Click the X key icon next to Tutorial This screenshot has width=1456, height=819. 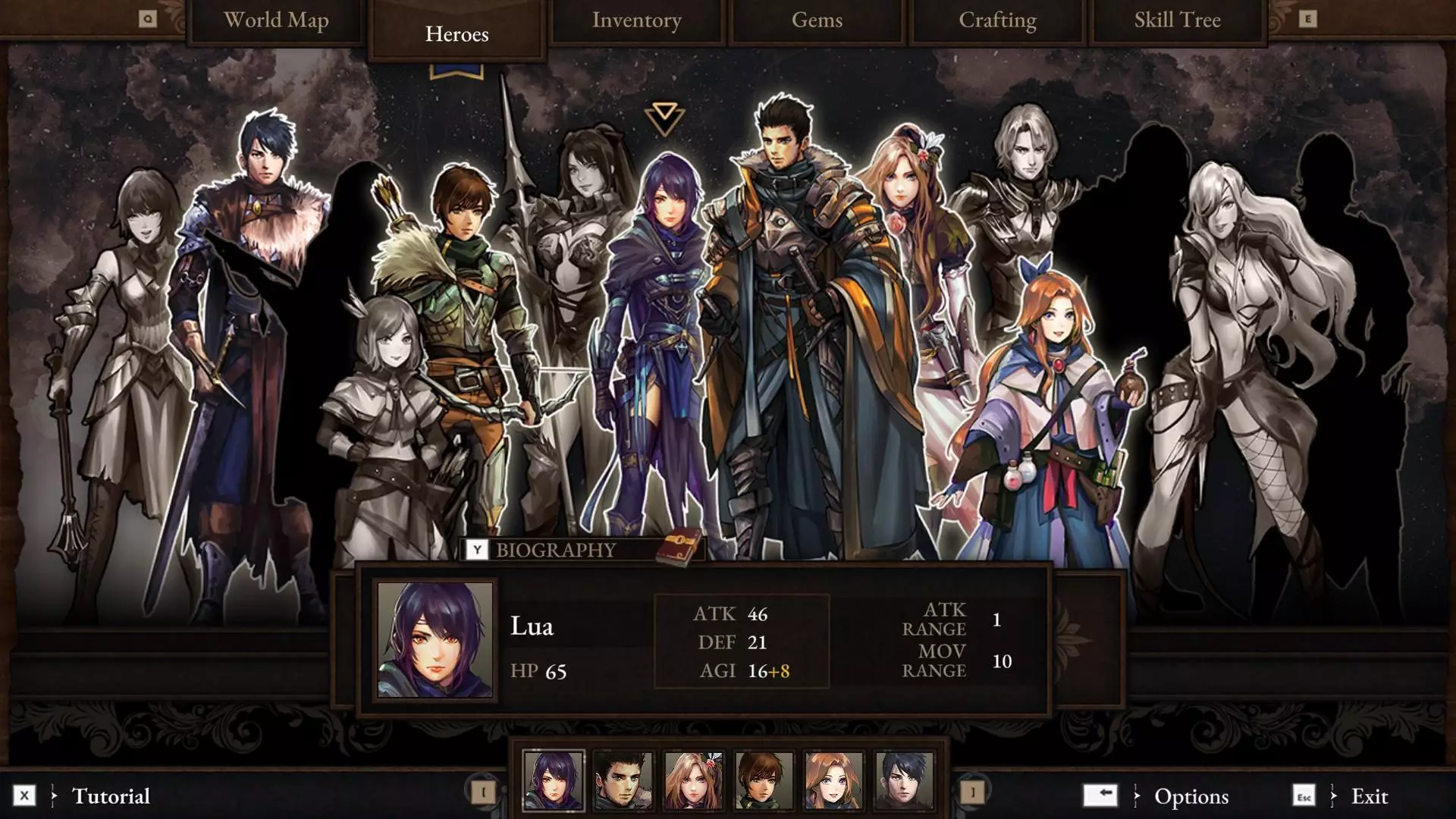pyautogui.click(x=25, y=796)
